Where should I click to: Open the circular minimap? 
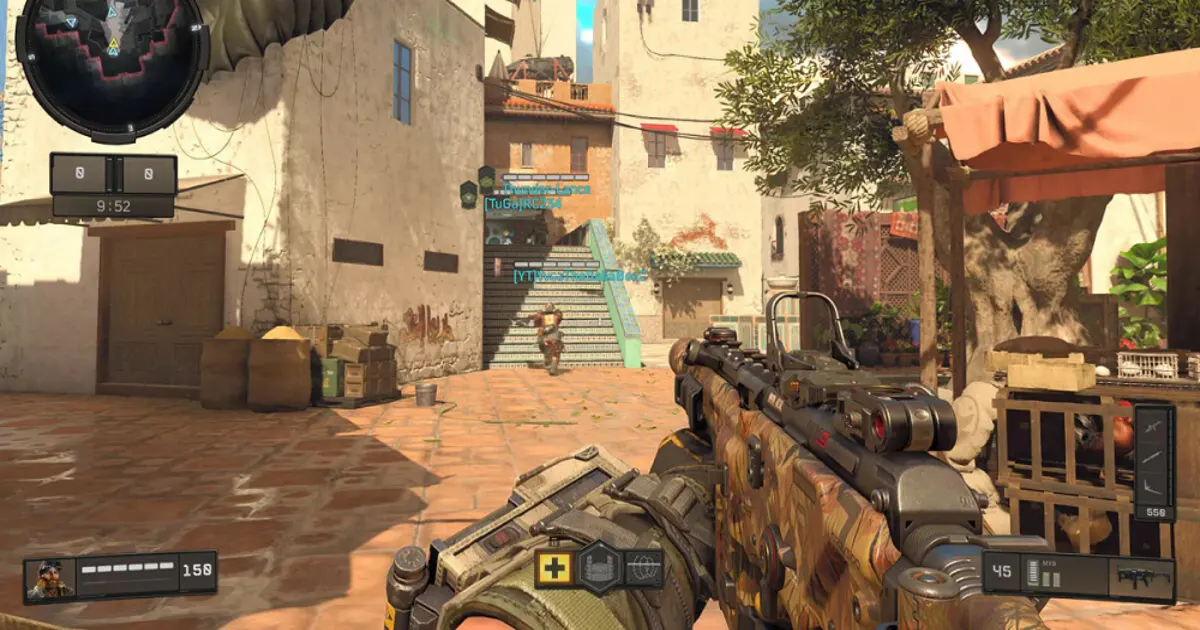pos(112,66)
